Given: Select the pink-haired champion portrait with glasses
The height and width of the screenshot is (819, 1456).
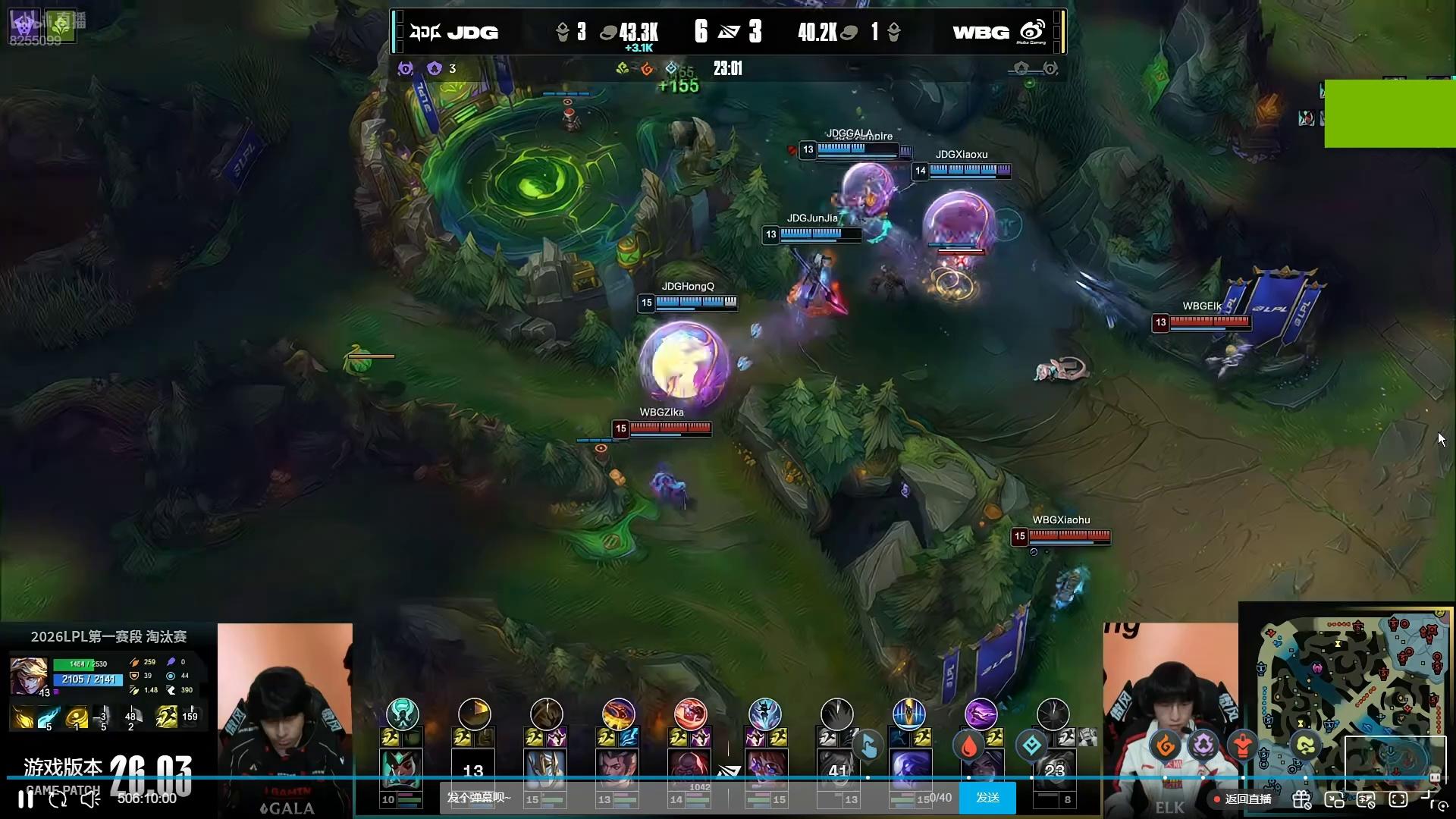Looking at the screenshot, I should coord(764,769).
